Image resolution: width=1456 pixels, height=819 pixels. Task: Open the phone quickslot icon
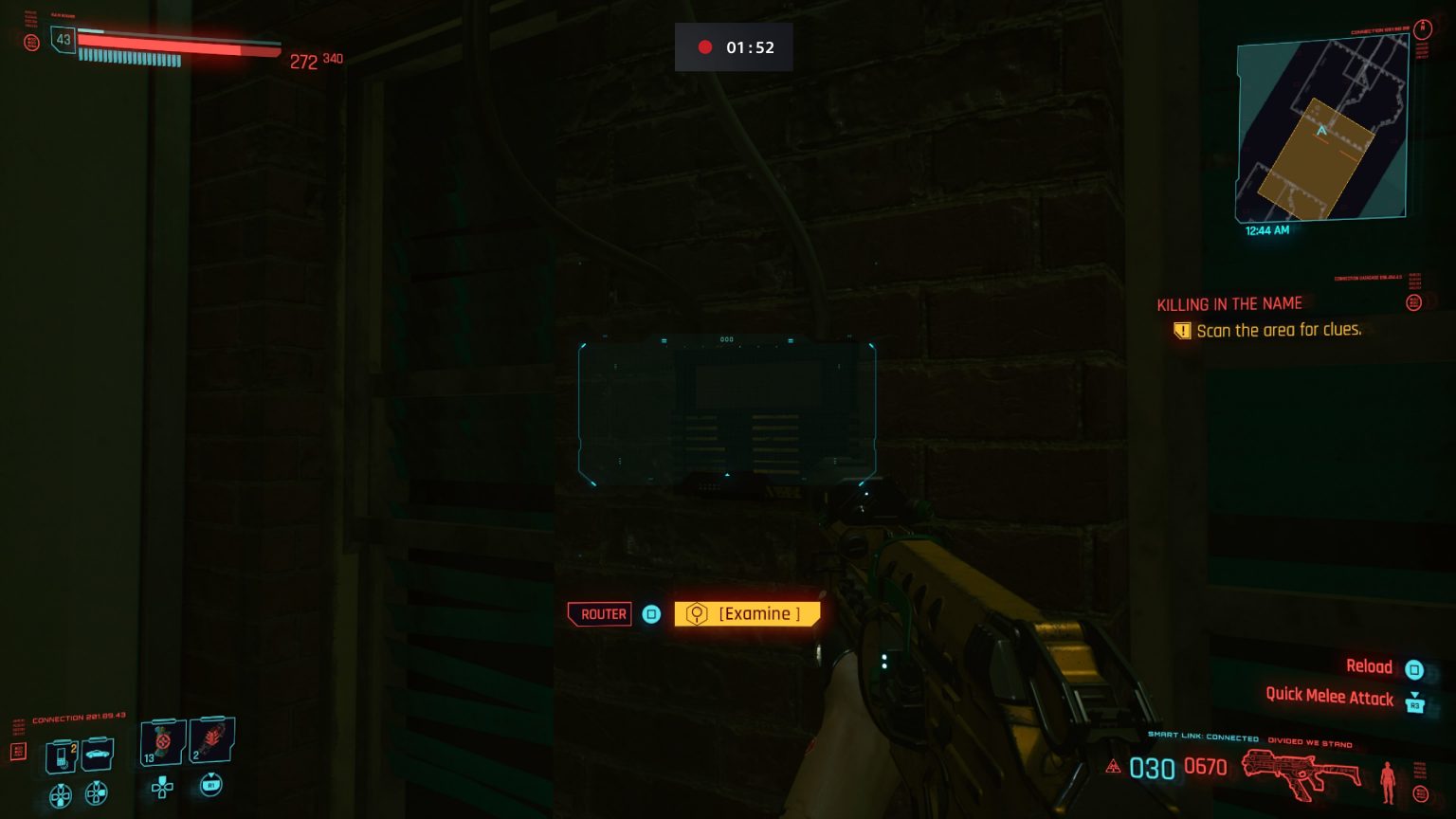point(59,754)
